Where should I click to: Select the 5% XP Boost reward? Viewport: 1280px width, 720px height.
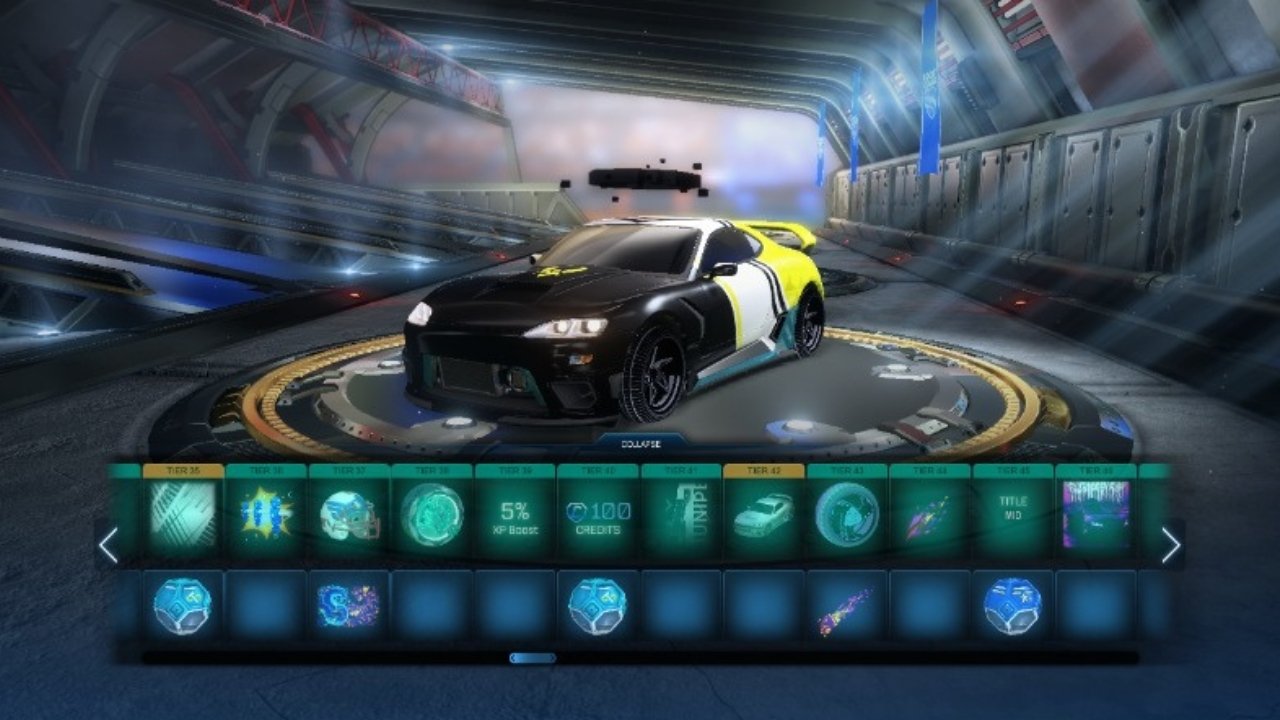tap(515, 514)
